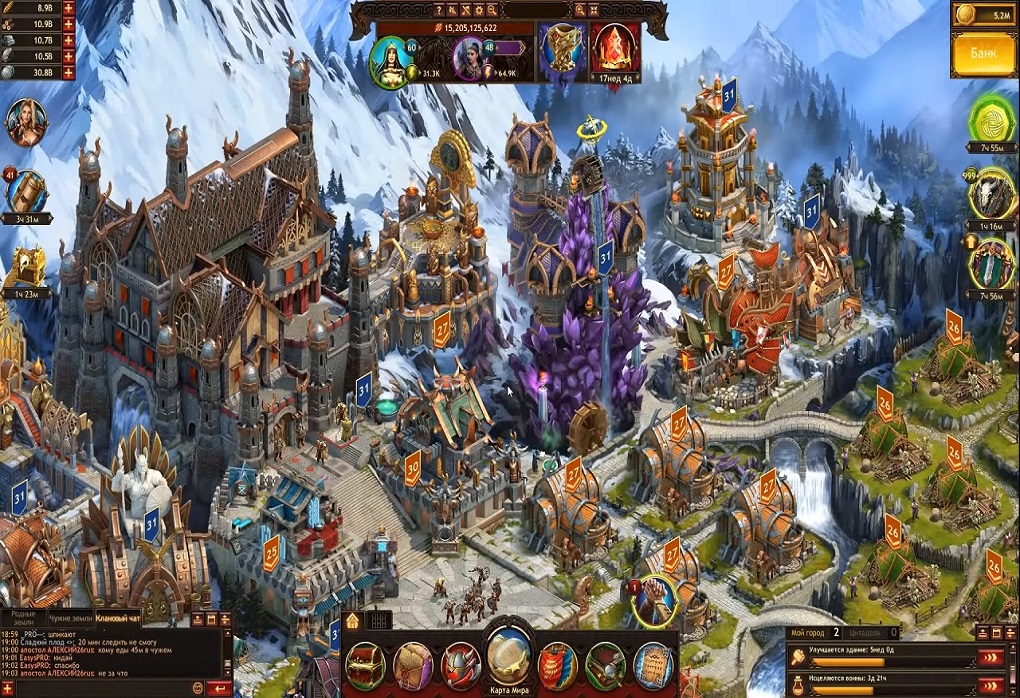Open the Bank shop
This screenshot has height=698, width=1020.
983,54
